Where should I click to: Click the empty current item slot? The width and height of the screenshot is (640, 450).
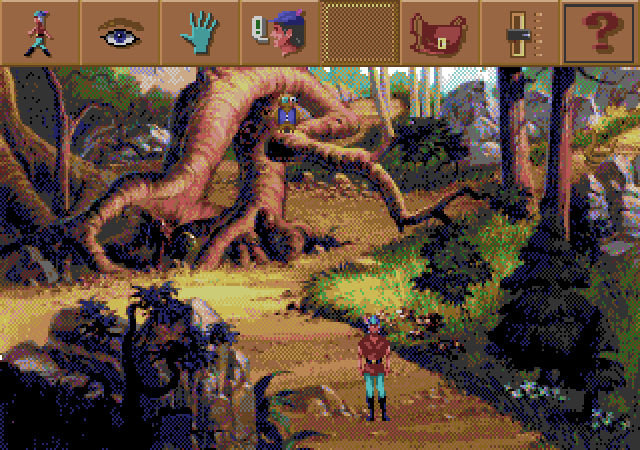tap(360, 33)
